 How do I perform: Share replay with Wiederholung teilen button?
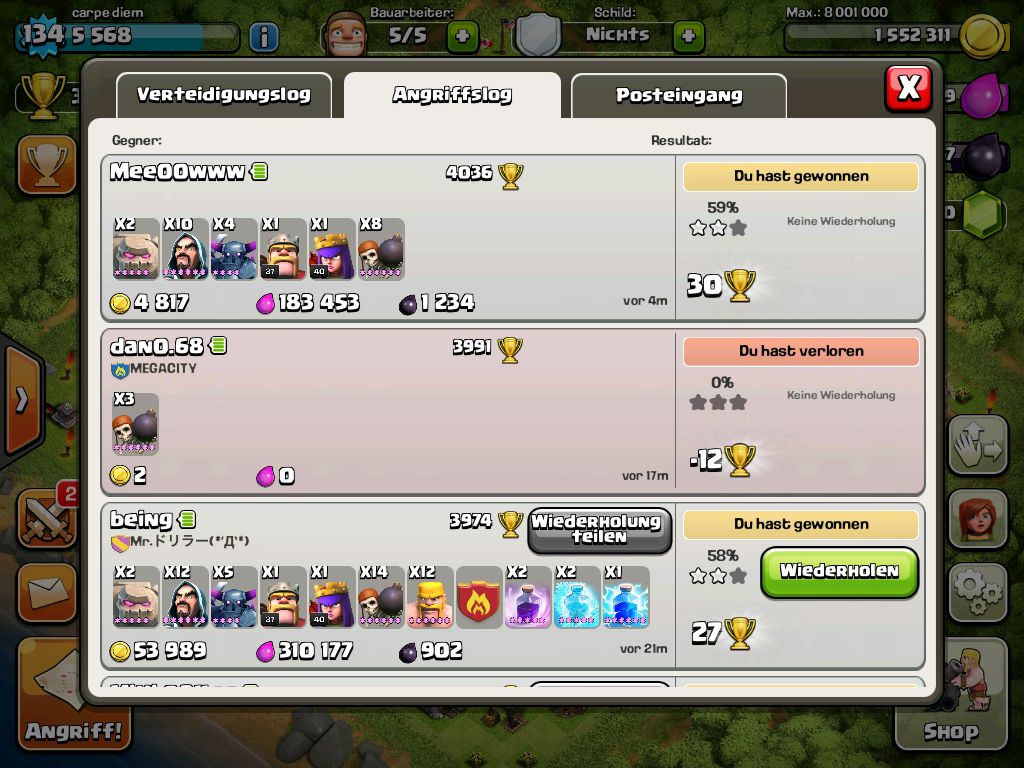coord(599,529)
